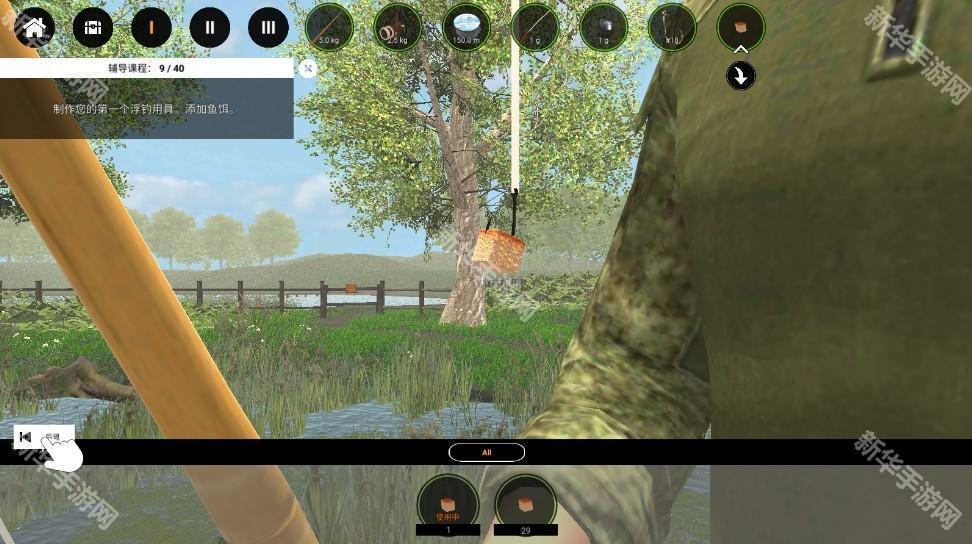Click the round down-arrow button

741,75
